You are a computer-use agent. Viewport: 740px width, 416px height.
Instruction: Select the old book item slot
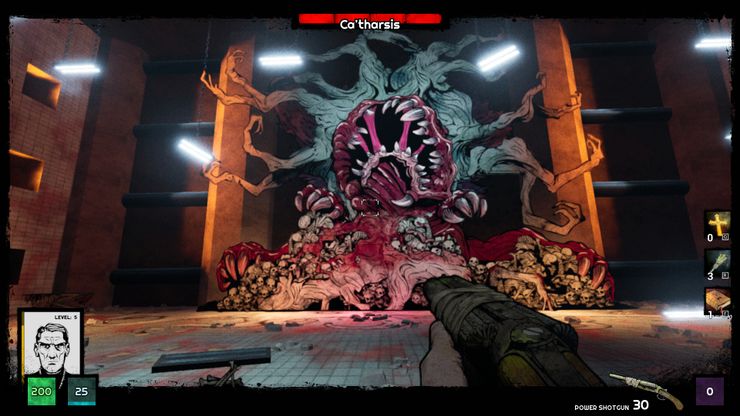point(718,300)
